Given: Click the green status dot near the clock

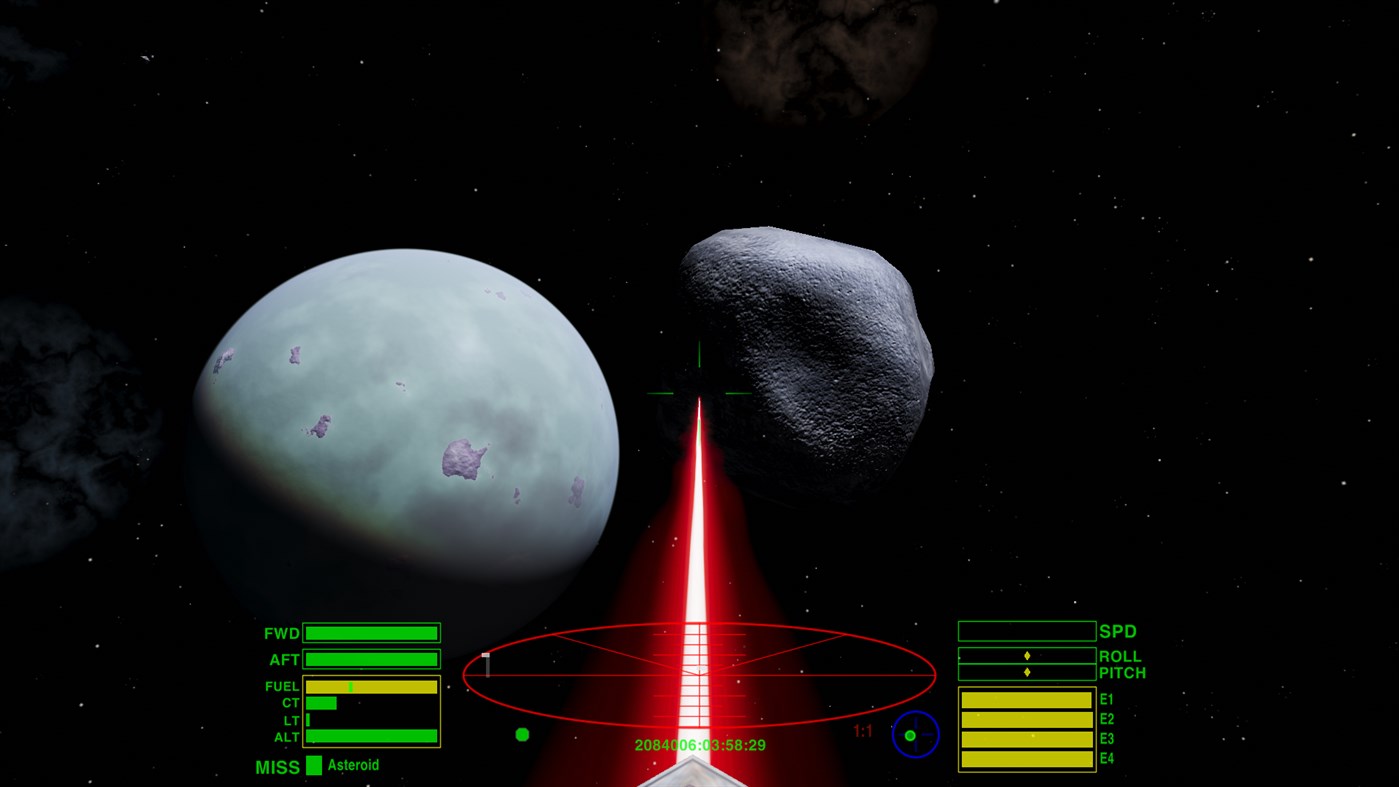Looking at the screenshot, I should (x=522, y=734).
